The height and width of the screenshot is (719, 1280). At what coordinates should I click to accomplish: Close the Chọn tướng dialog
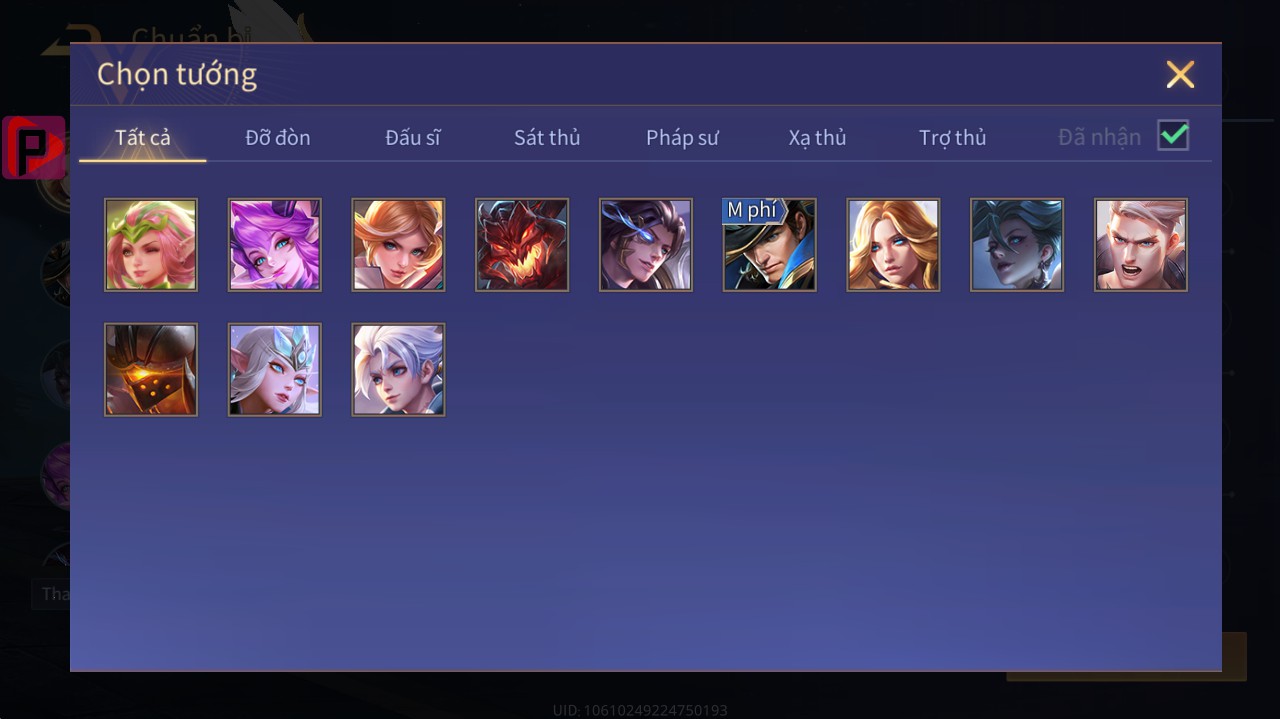pos(1180,75)
